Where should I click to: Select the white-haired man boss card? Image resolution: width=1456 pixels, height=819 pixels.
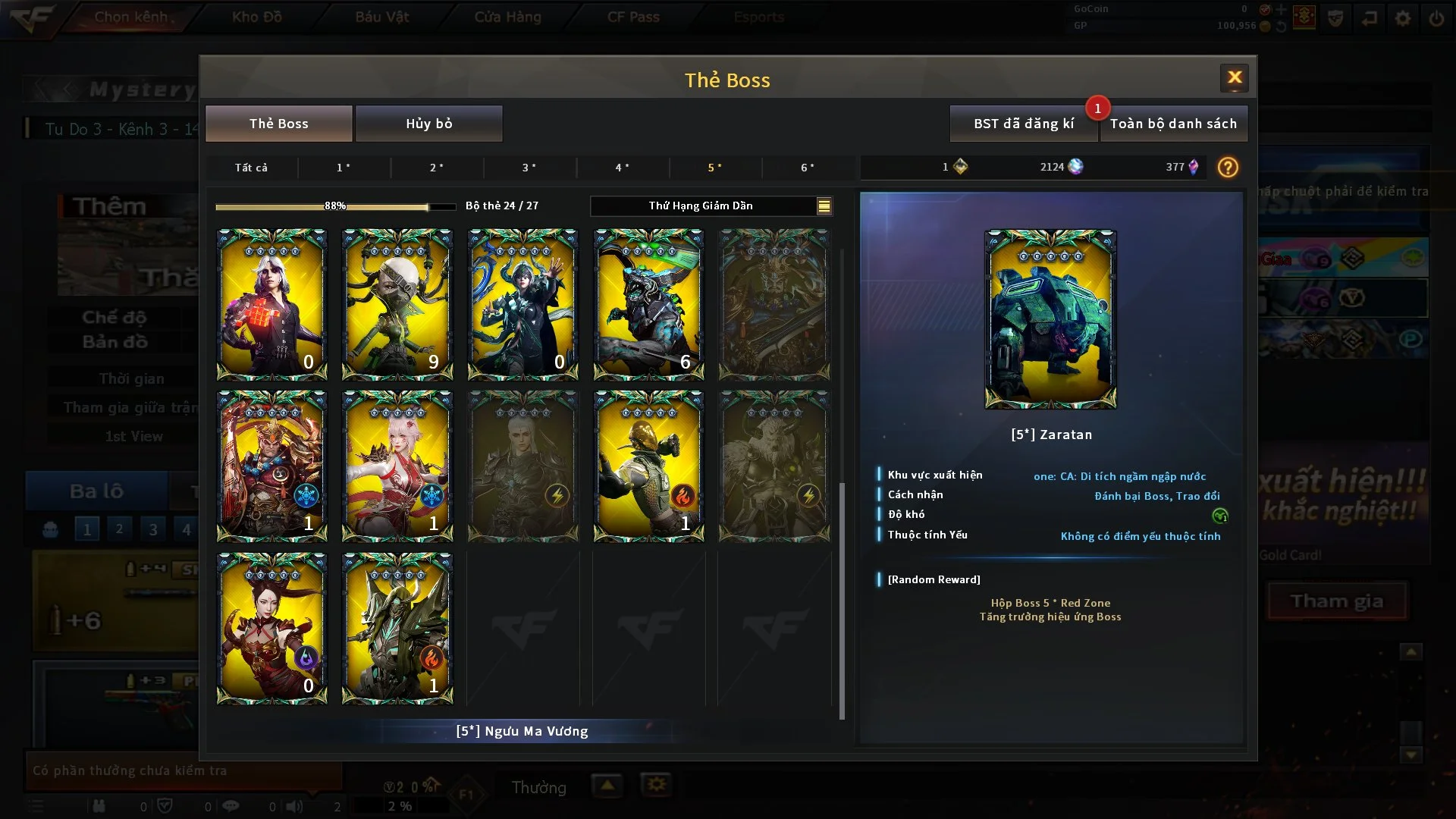[x=271, y=304]
